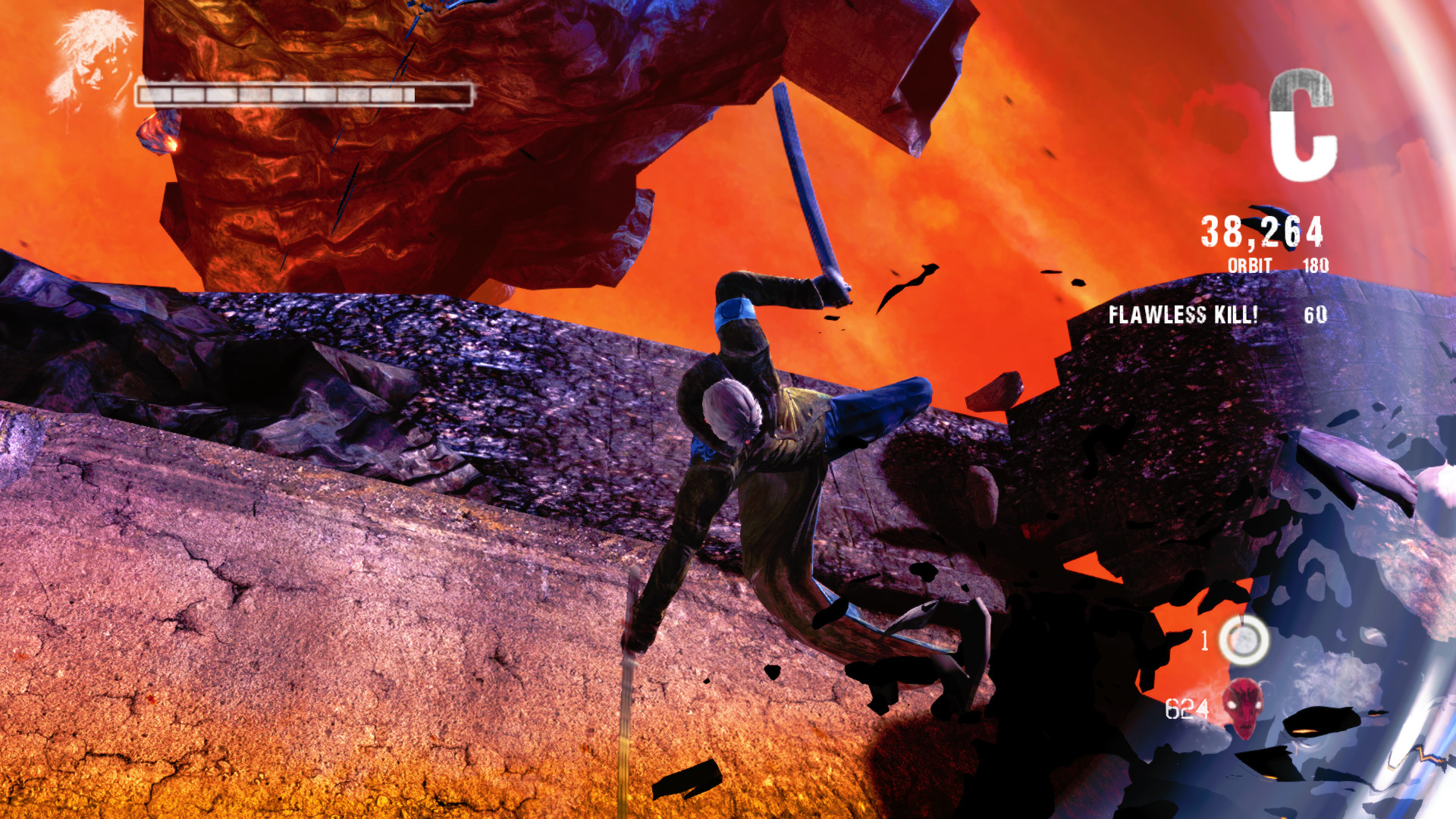Click the white-haired character portrait icon

91,61
